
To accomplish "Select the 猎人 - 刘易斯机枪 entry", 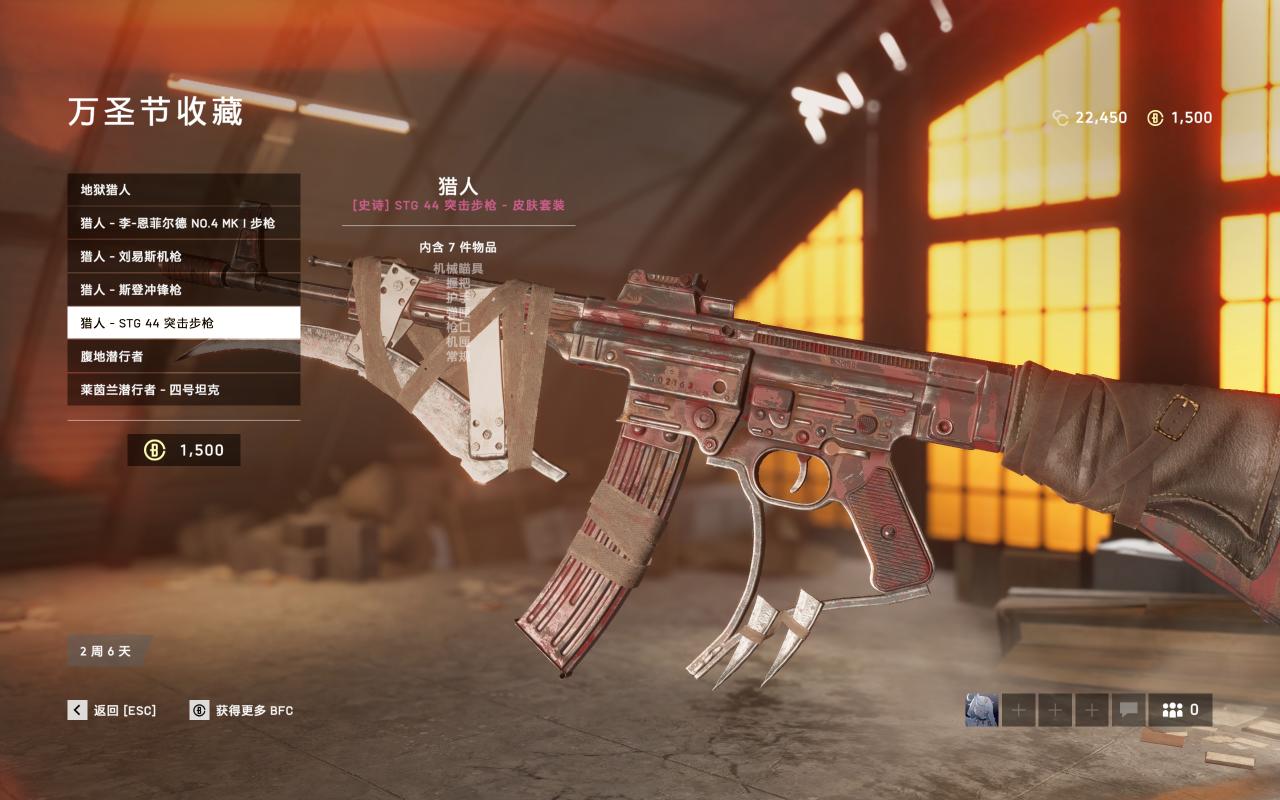I will coord(183,257).
